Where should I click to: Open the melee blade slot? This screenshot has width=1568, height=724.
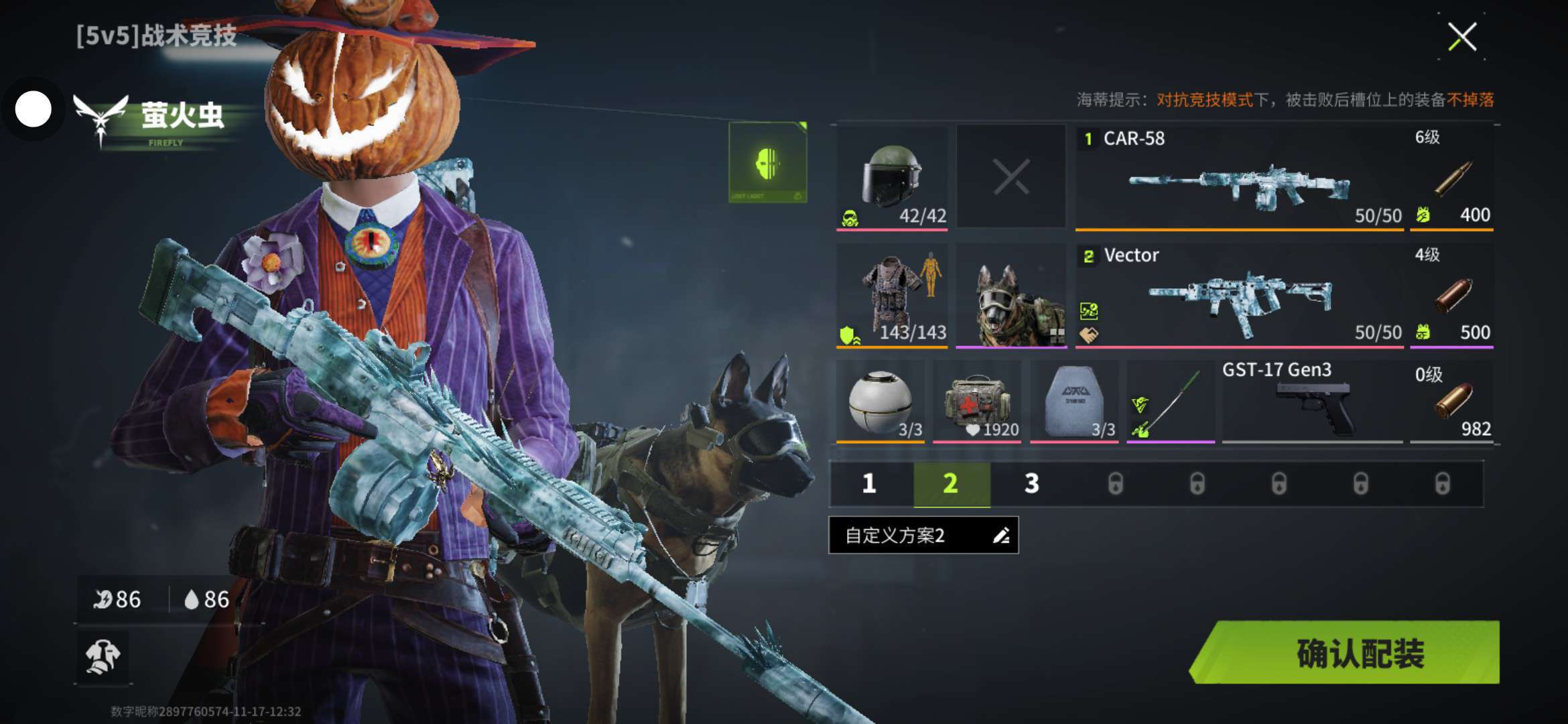coord(1170,402)
